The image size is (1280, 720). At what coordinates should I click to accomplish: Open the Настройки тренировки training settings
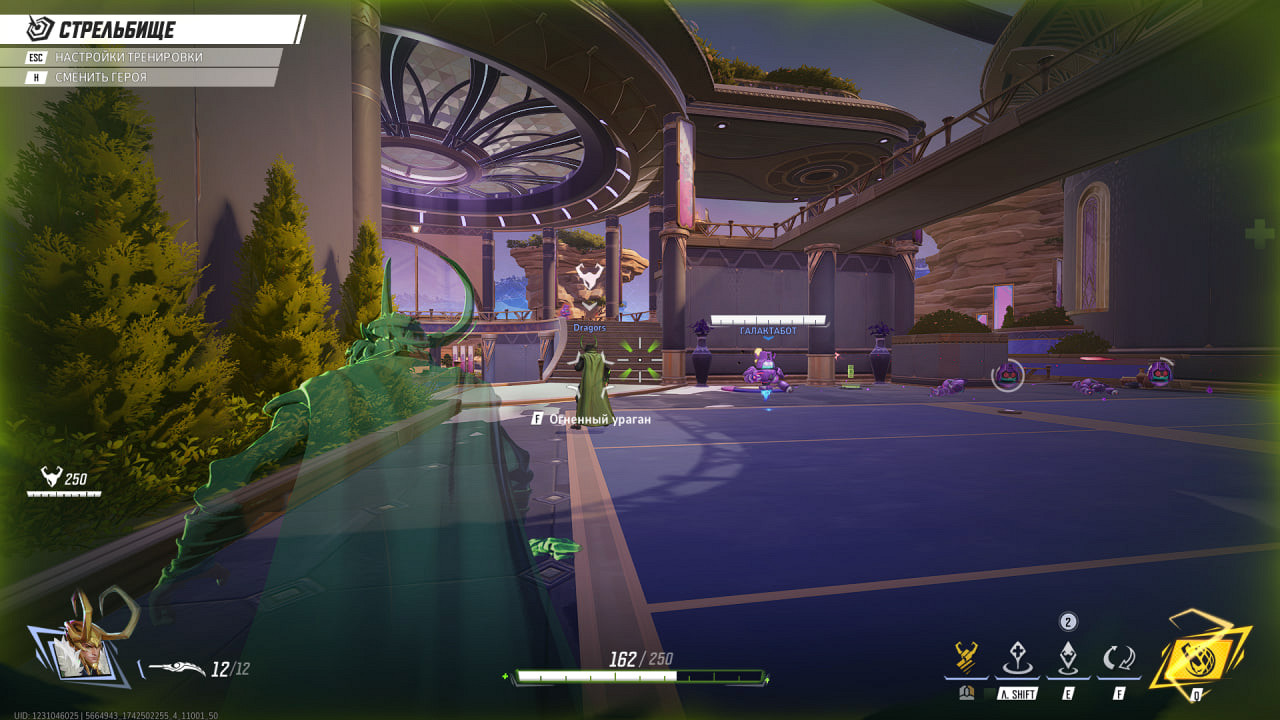coord(128,57)
